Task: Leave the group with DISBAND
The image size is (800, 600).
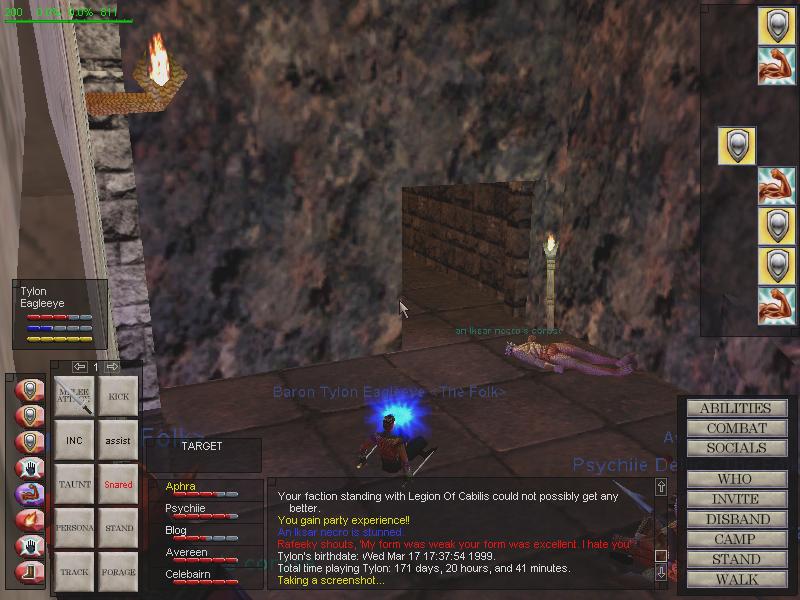Action: (735, 519)
